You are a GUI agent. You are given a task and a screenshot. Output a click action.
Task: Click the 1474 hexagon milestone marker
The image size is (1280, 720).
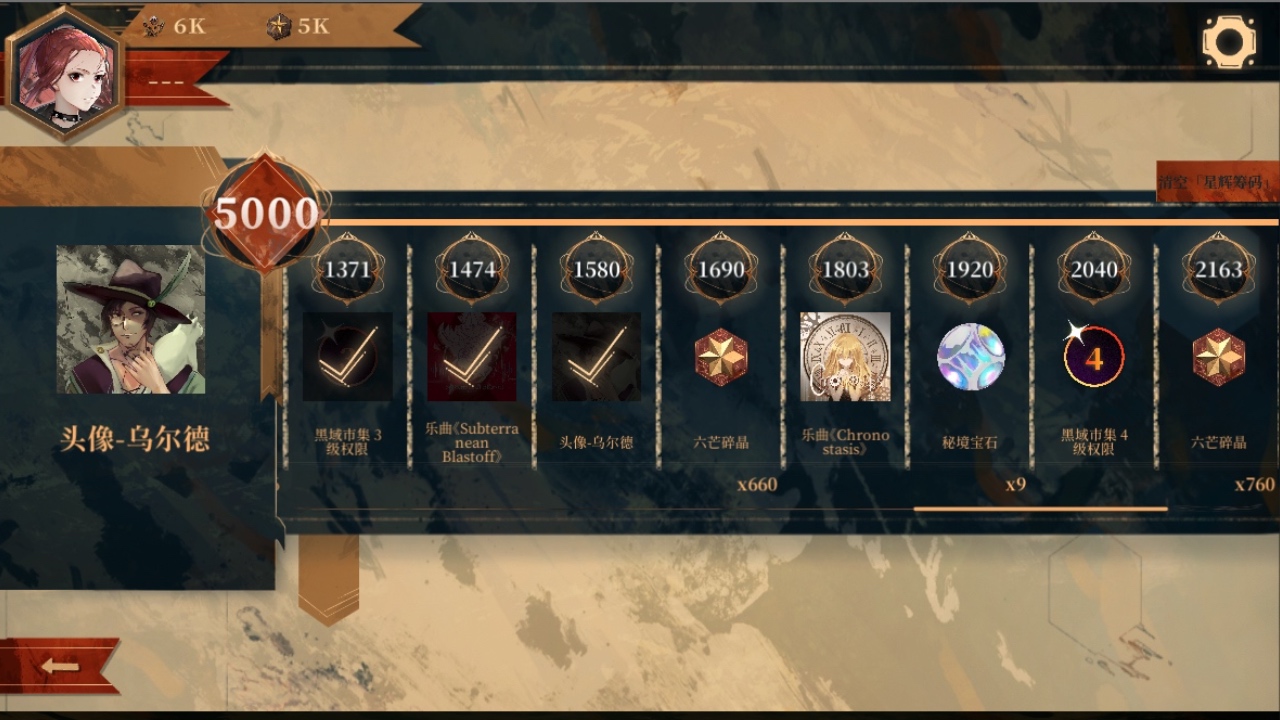[x=471, y=268]
